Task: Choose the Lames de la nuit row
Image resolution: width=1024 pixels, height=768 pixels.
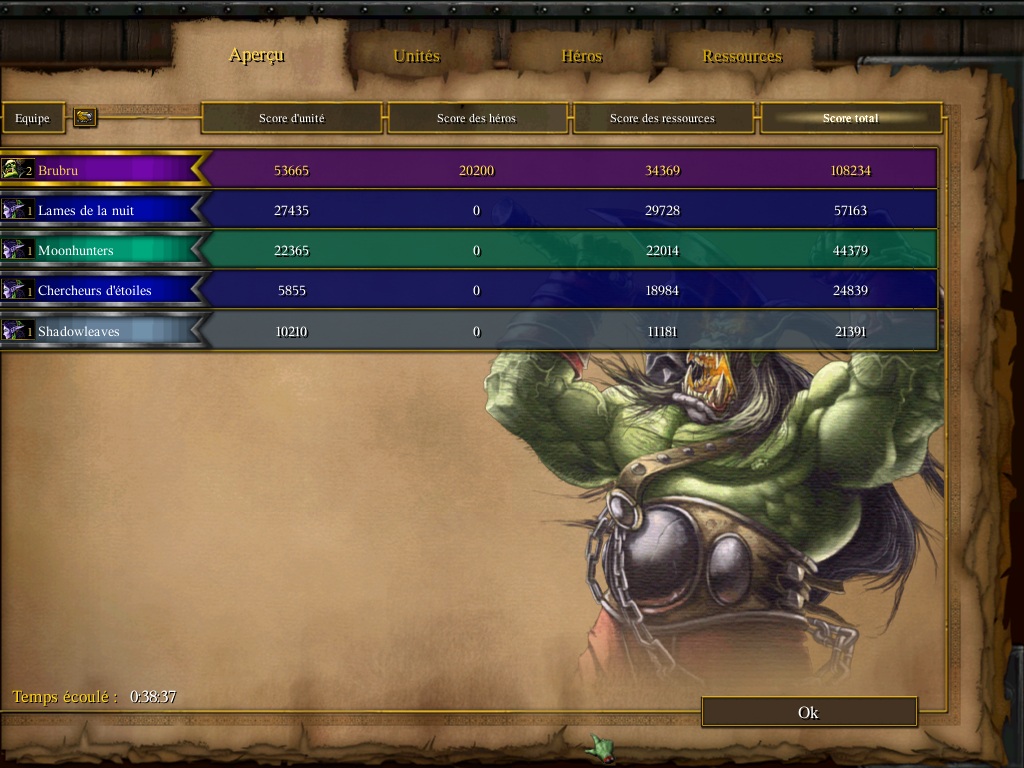Action: pyautogui.click(x=100, y=210)
